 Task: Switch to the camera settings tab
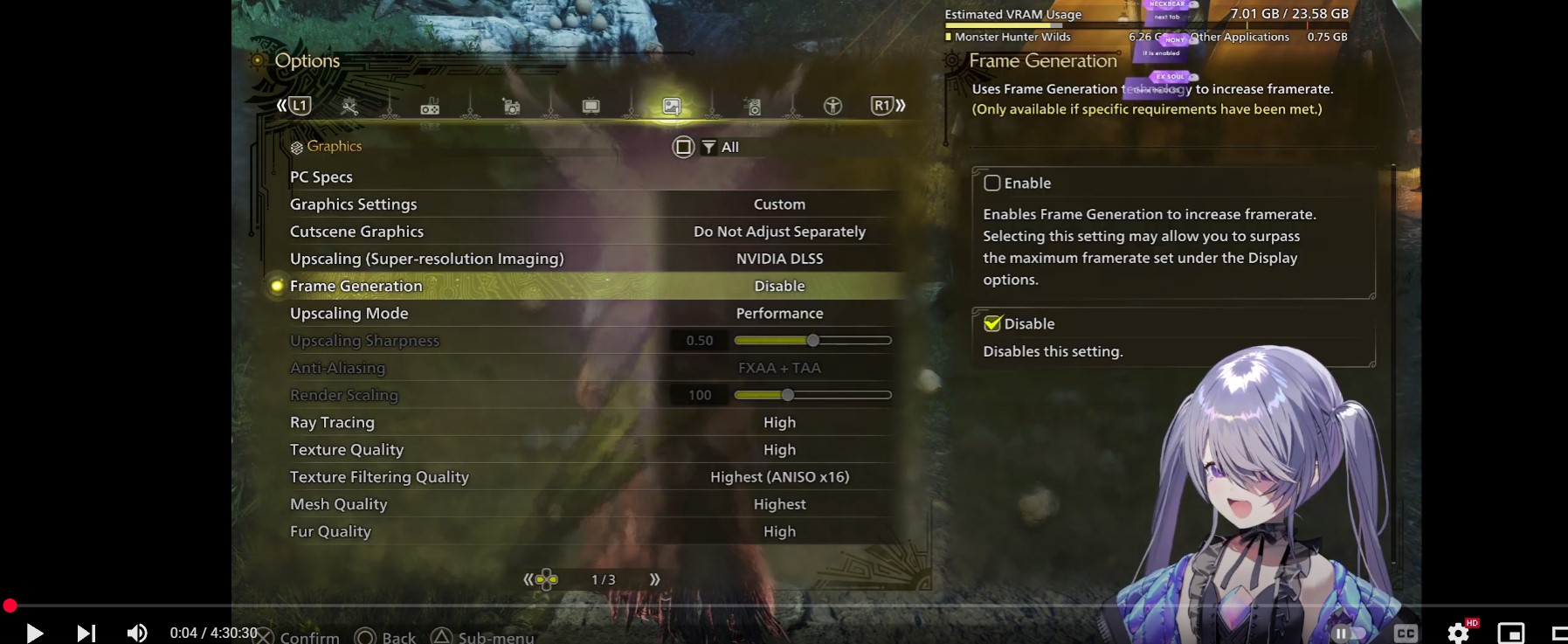coord(511,107)
